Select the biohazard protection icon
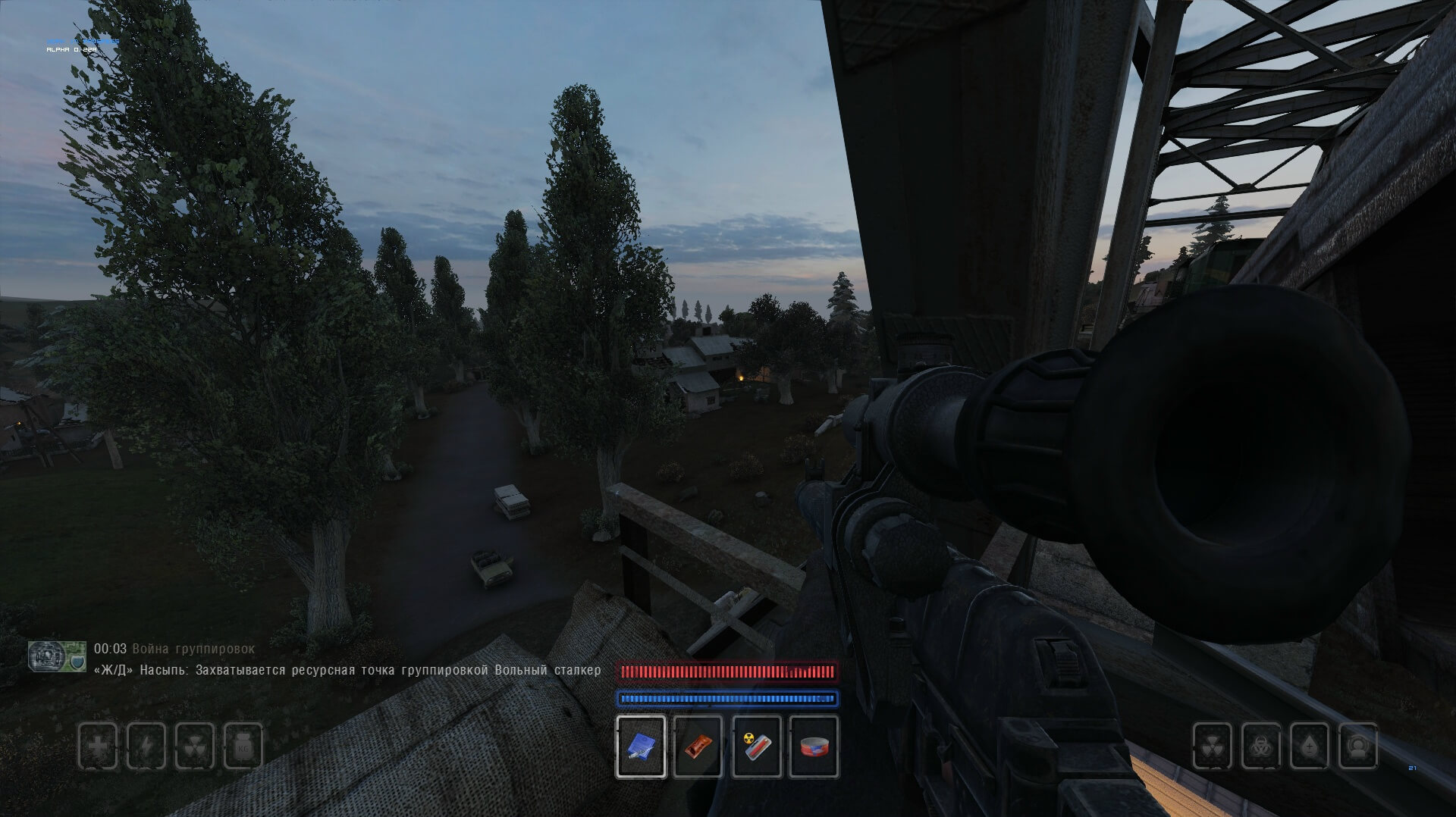1456x817 pixels. [x=1261, y=747]
